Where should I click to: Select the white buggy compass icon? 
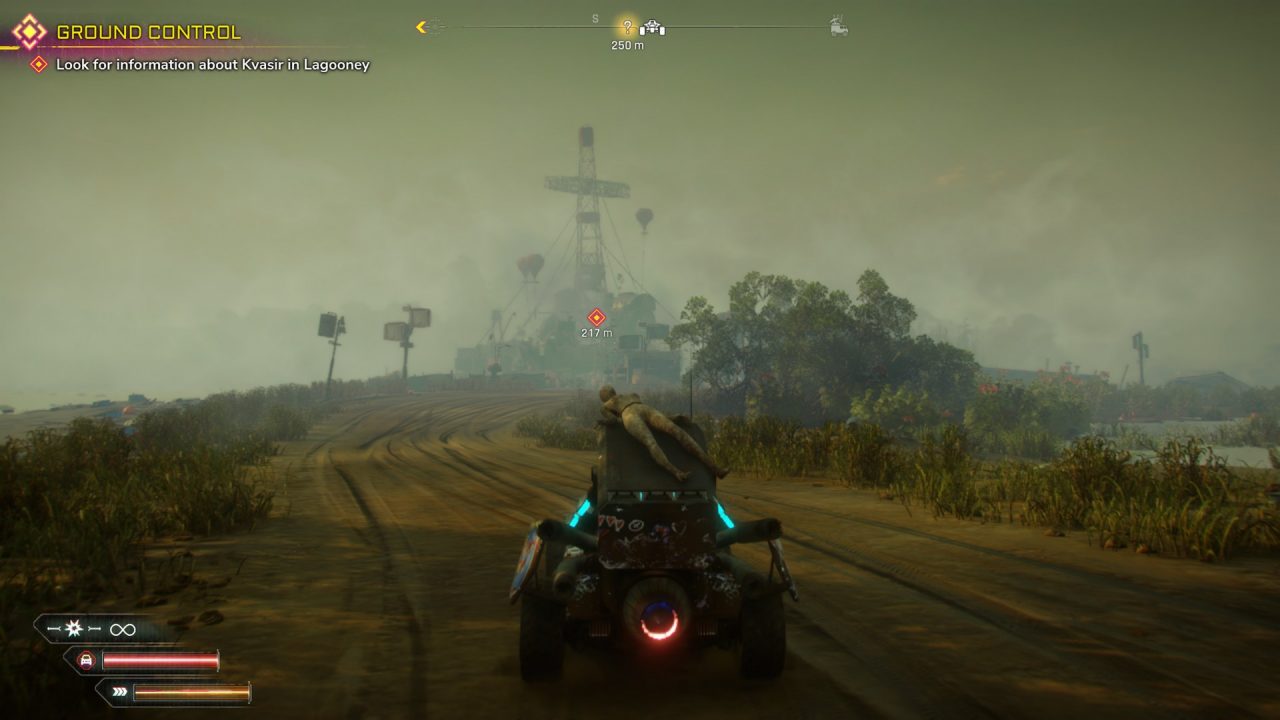pyautogui.click(x=653, y=28)
